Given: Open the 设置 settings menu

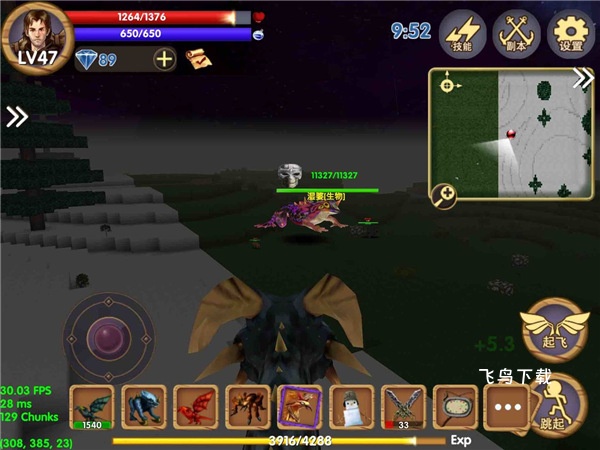Looking at the screenshot, I should click(571, 33).
